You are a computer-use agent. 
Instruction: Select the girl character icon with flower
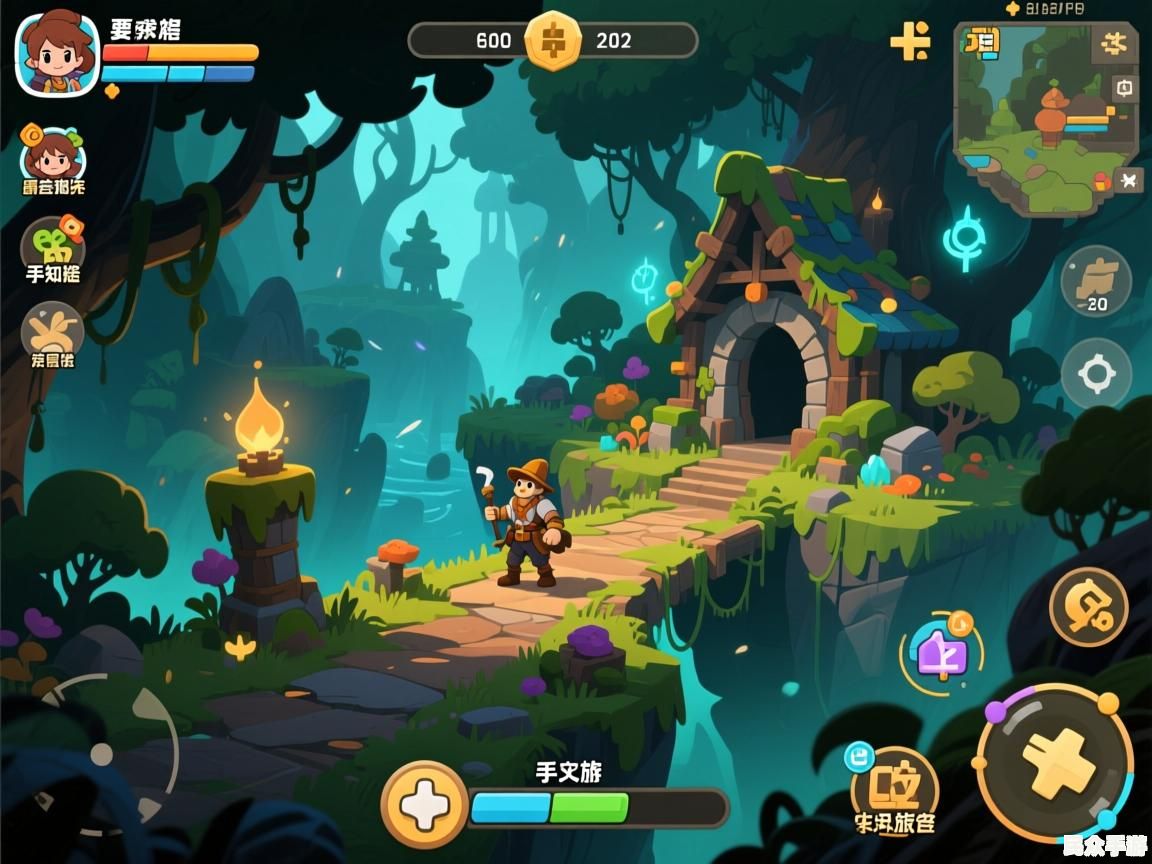53,156
